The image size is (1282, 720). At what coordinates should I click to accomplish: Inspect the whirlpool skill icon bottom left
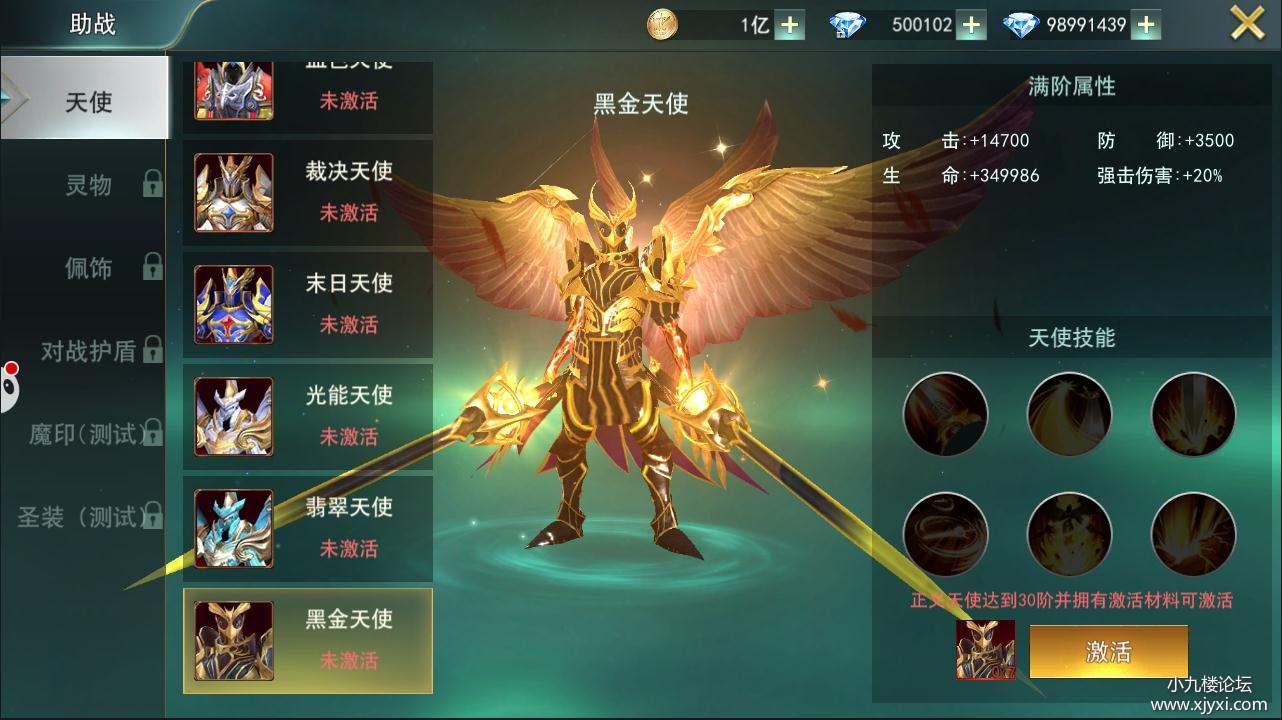point(944,535)
